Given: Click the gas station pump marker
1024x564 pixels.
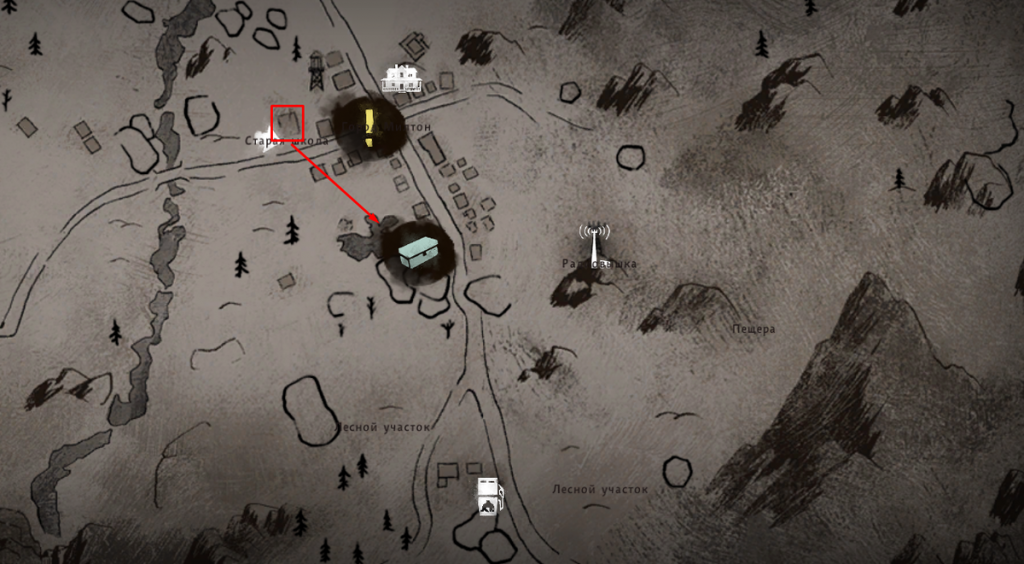Looking at the screenshot, I should coord(487,496).
